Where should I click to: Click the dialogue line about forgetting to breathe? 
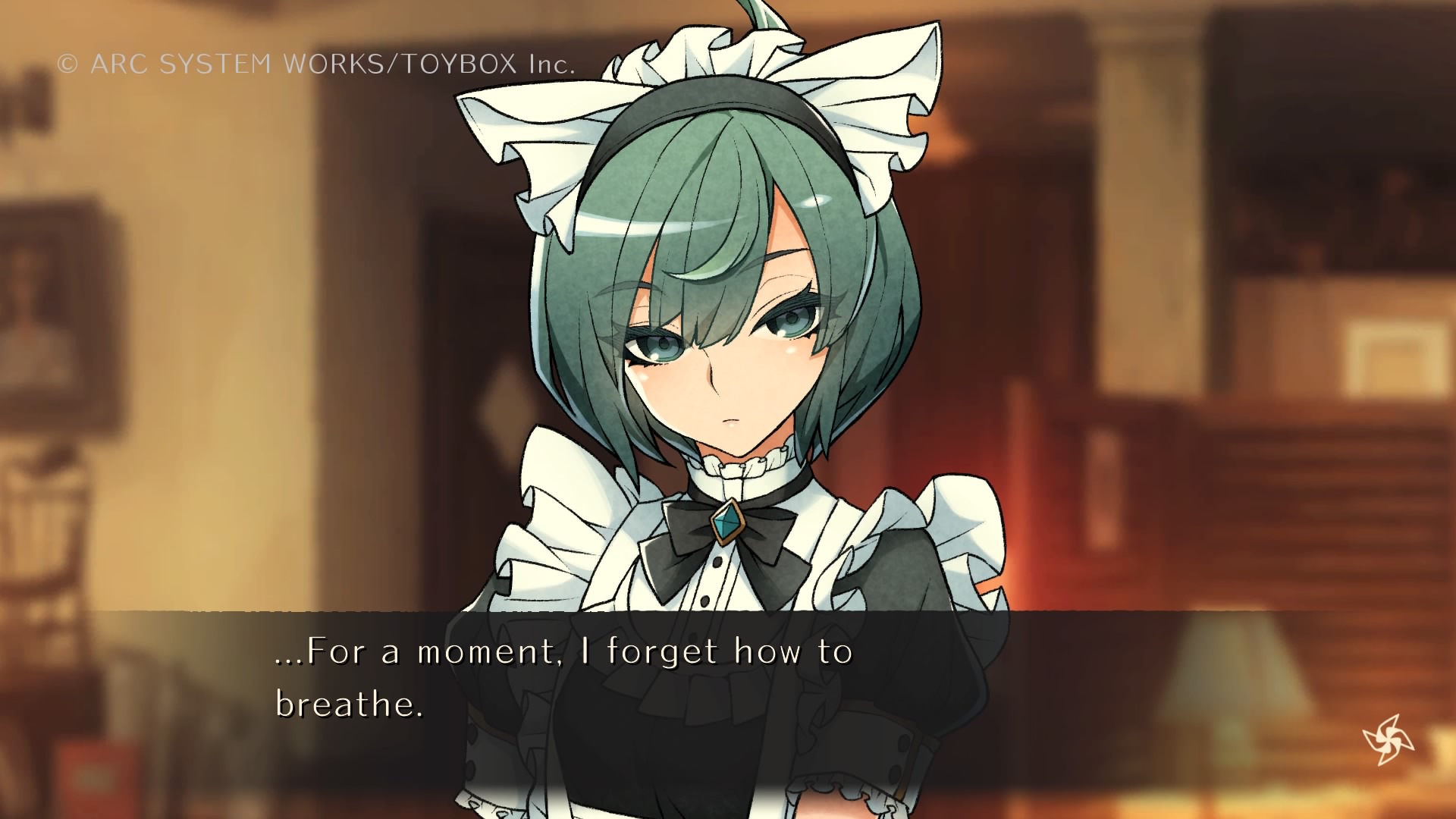click(561, 650)
